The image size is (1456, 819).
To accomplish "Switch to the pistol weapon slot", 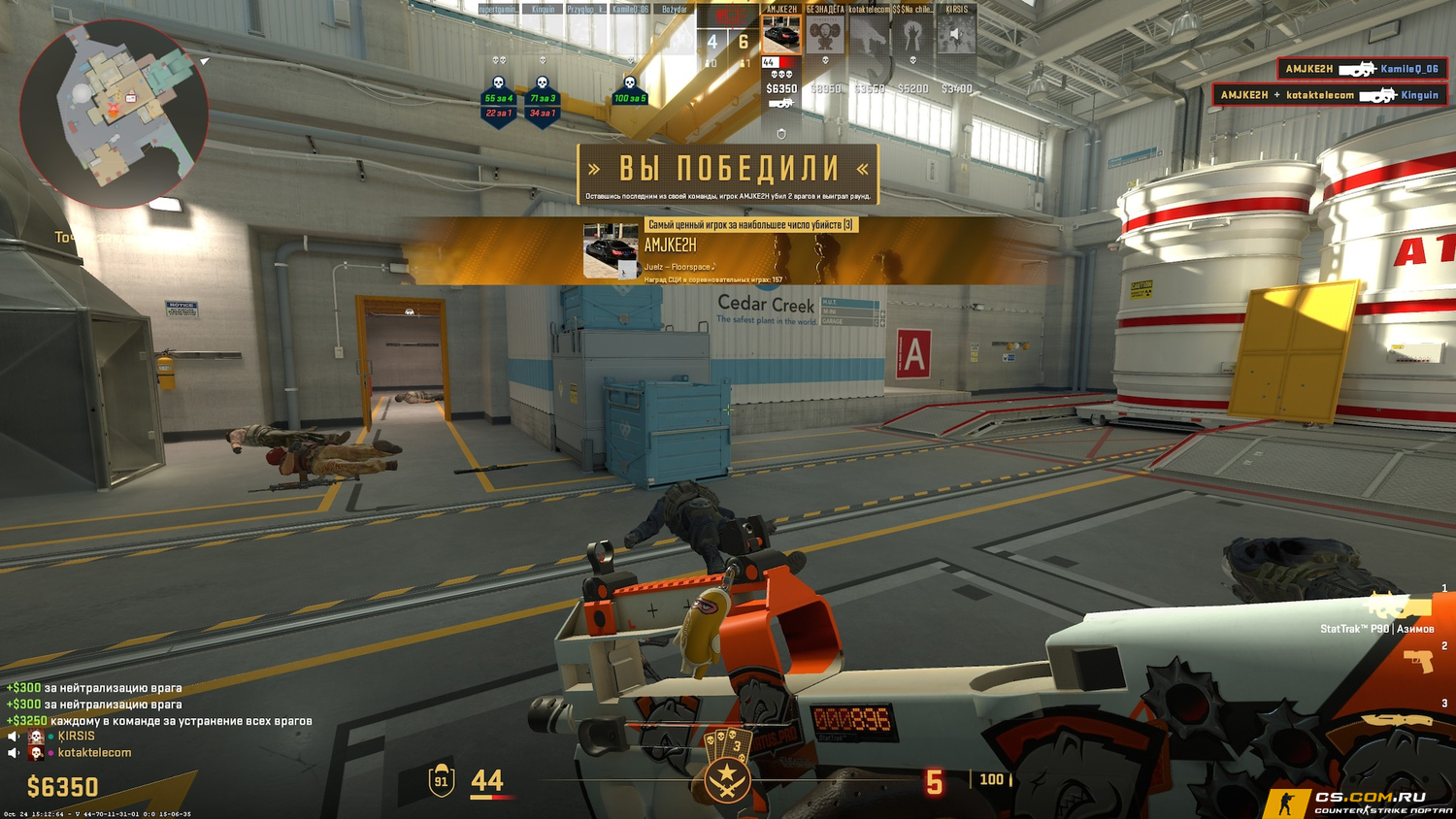I will coord(1418,662).
